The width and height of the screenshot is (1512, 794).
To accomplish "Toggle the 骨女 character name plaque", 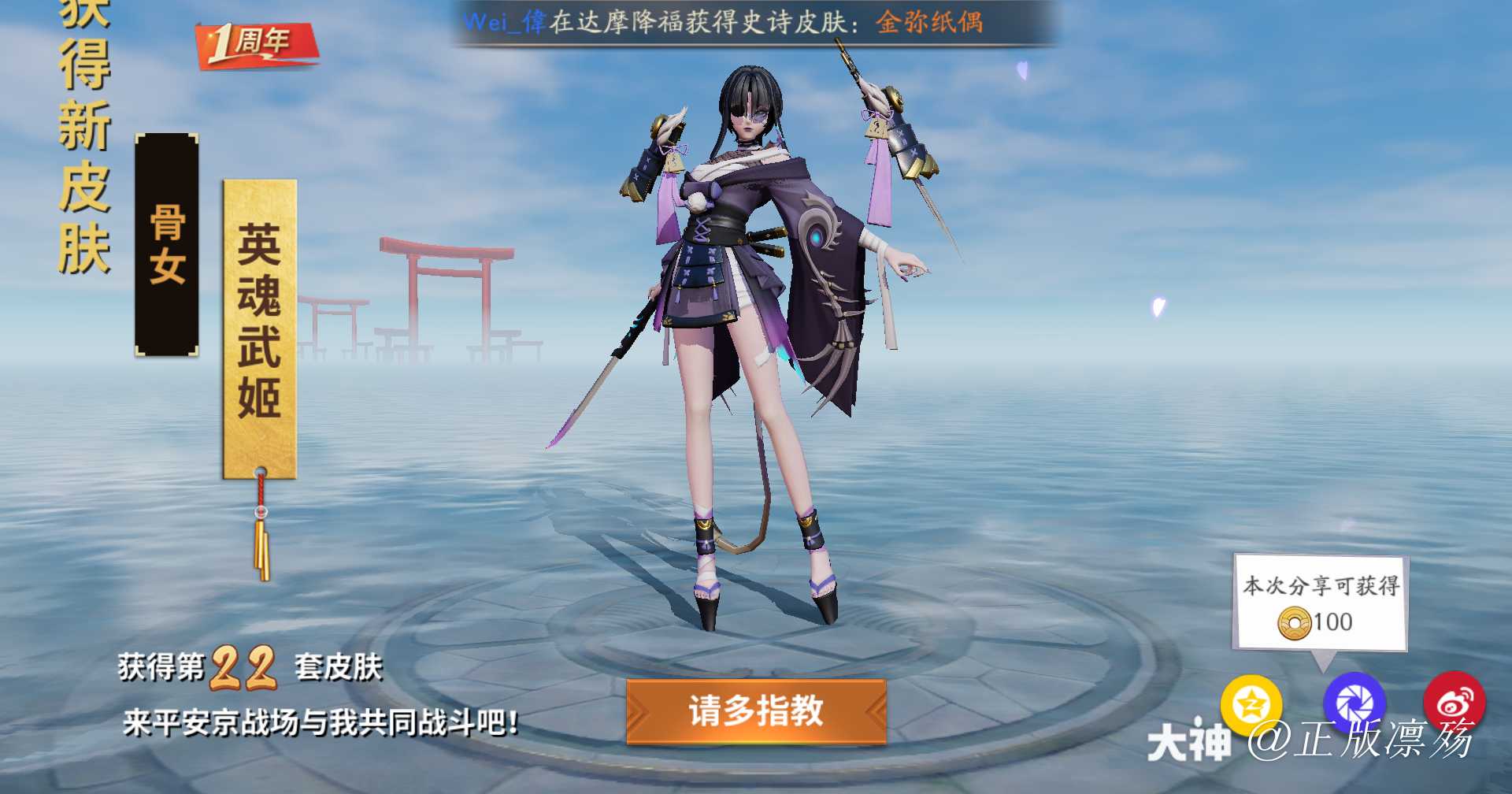I will pyautogui.click(x=168, y=244).
